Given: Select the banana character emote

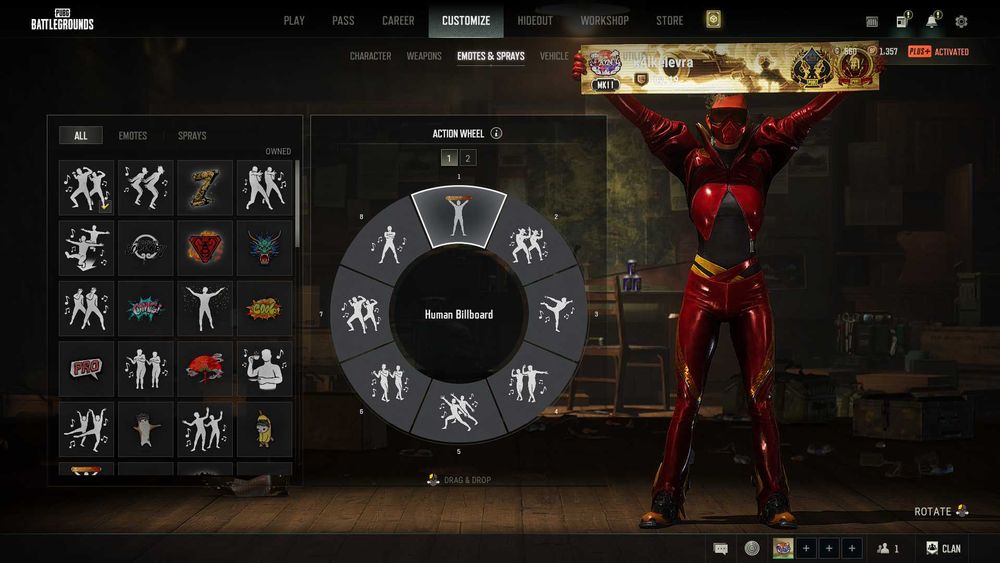Looking at the screenshot, I should coord(264,428).
